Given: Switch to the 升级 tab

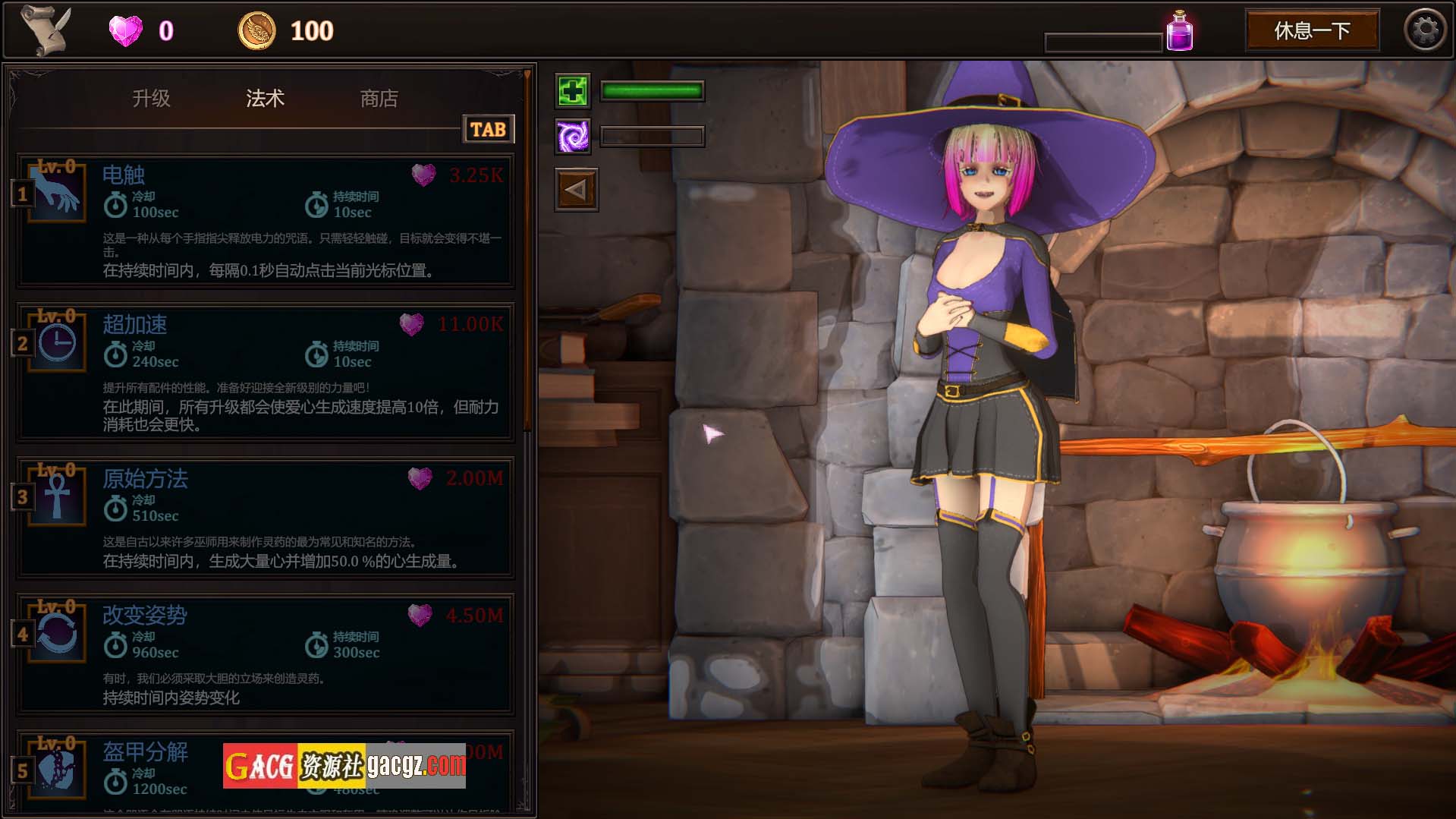Looking at the screenshot, I should (x=151, y=99).
